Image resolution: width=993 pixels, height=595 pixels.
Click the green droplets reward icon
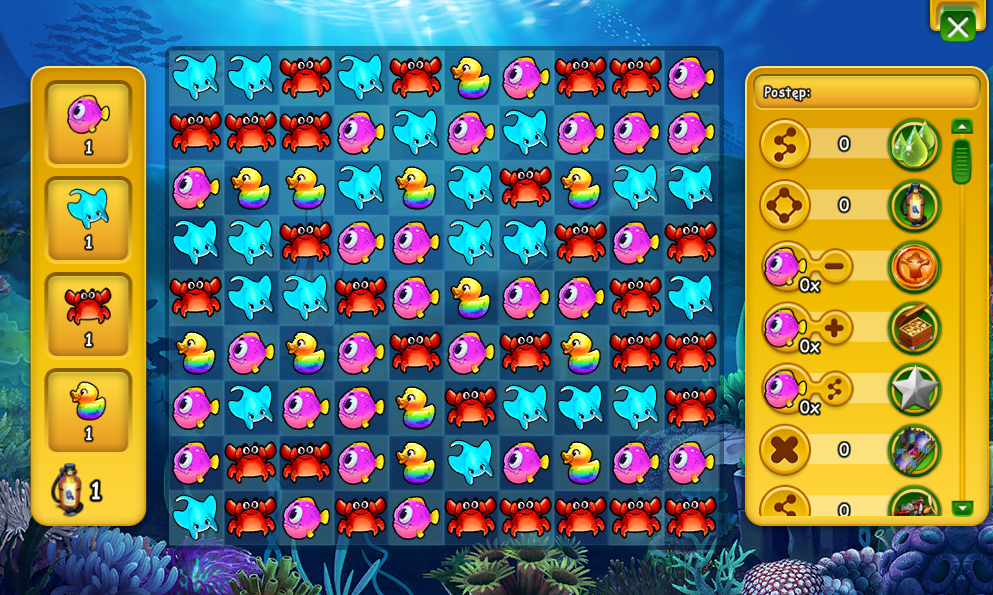tap(914, 144)
